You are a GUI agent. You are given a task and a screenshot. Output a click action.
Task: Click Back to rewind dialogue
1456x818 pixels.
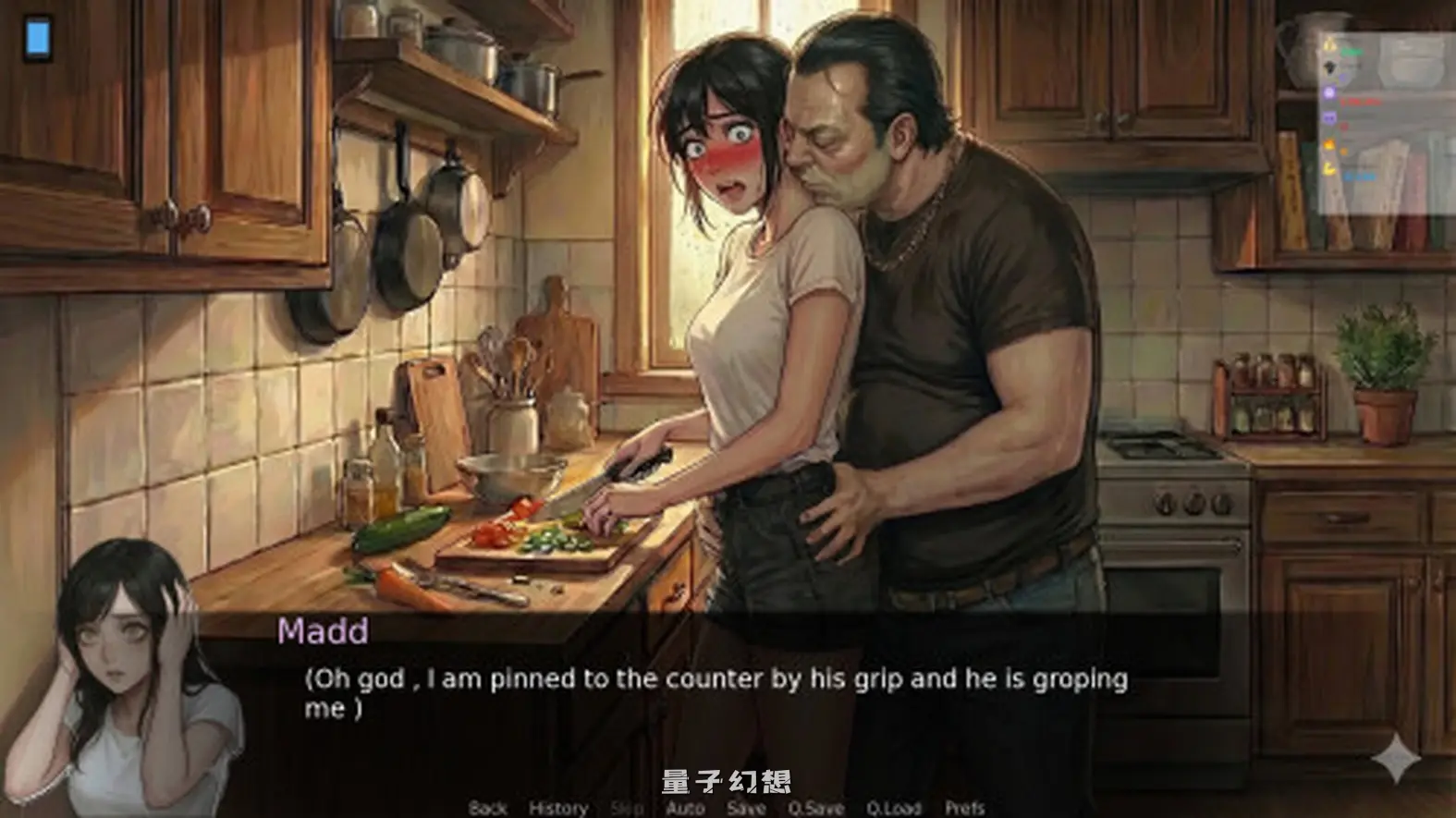pos(486,807)
